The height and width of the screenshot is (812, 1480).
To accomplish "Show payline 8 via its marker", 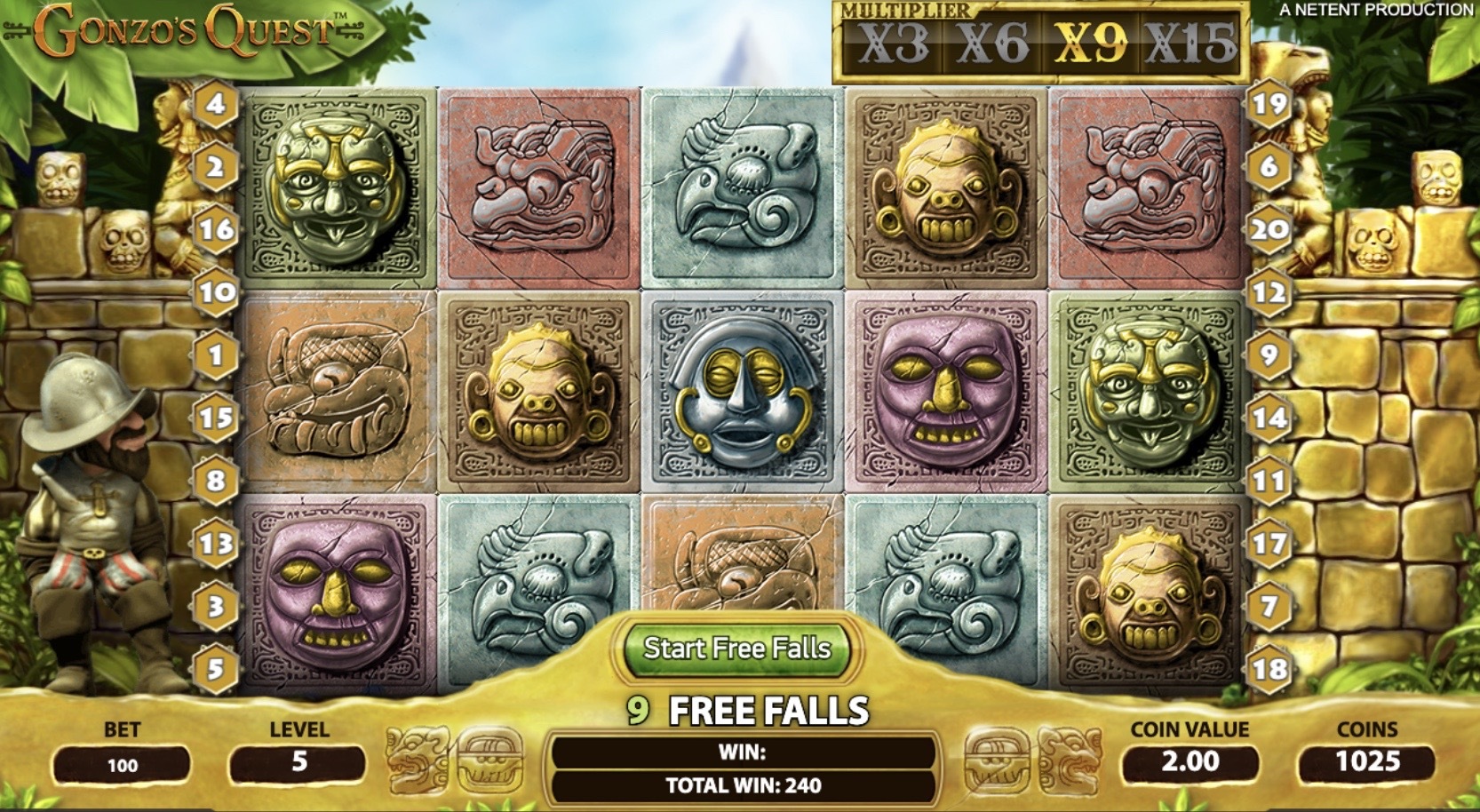I will pos(216,481).
